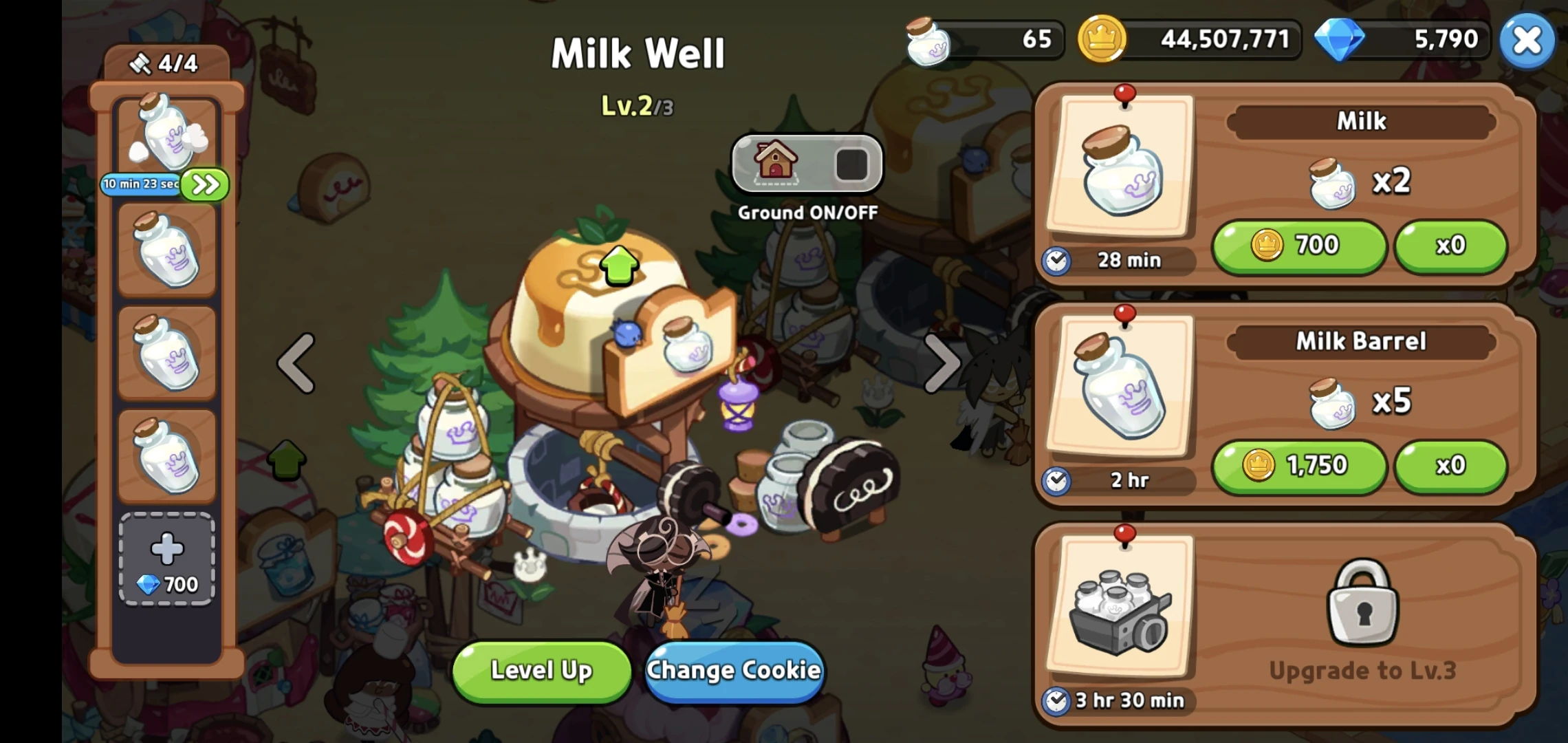Speed up production with the double-arrow button
Viewport: 1568px width, 743px height.
tap(204, 184)
